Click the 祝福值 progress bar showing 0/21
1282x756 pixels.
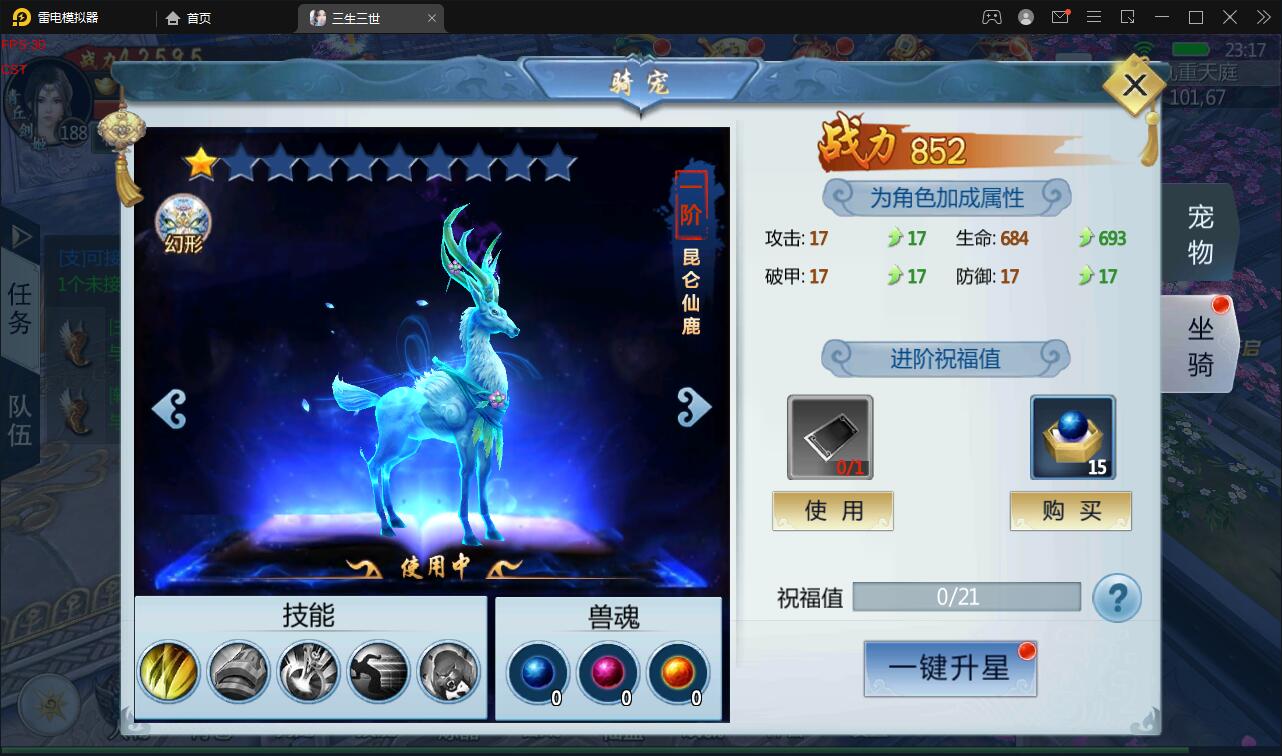click(966, 596)
